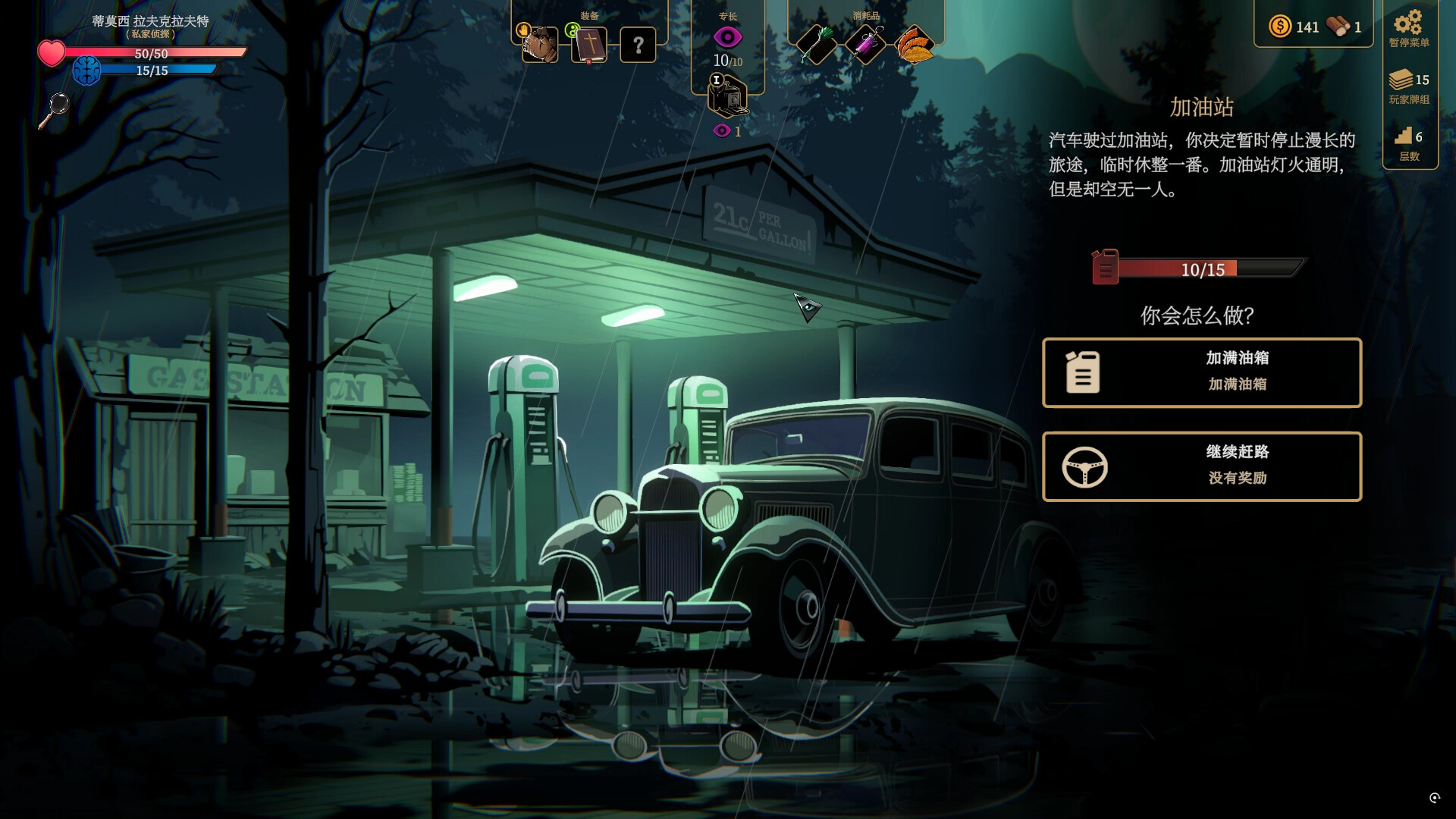Open the 暂停菜单 pause menu gear icon

[x=1408, y=23]
